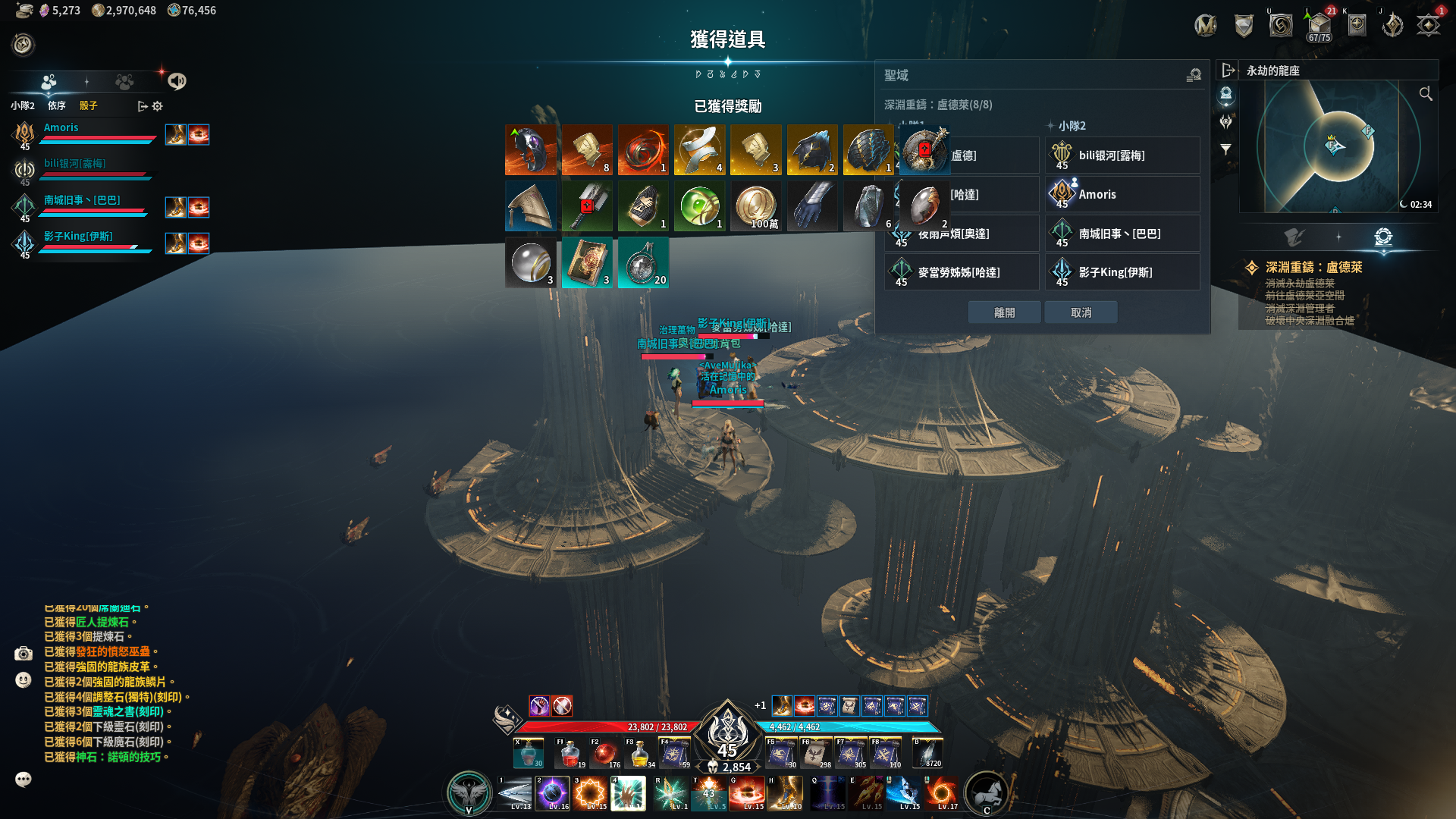Toggle the party voice speaker icon
This screenshot has width=1456, height=819.
pyautogui.click(x=177, y=81)
